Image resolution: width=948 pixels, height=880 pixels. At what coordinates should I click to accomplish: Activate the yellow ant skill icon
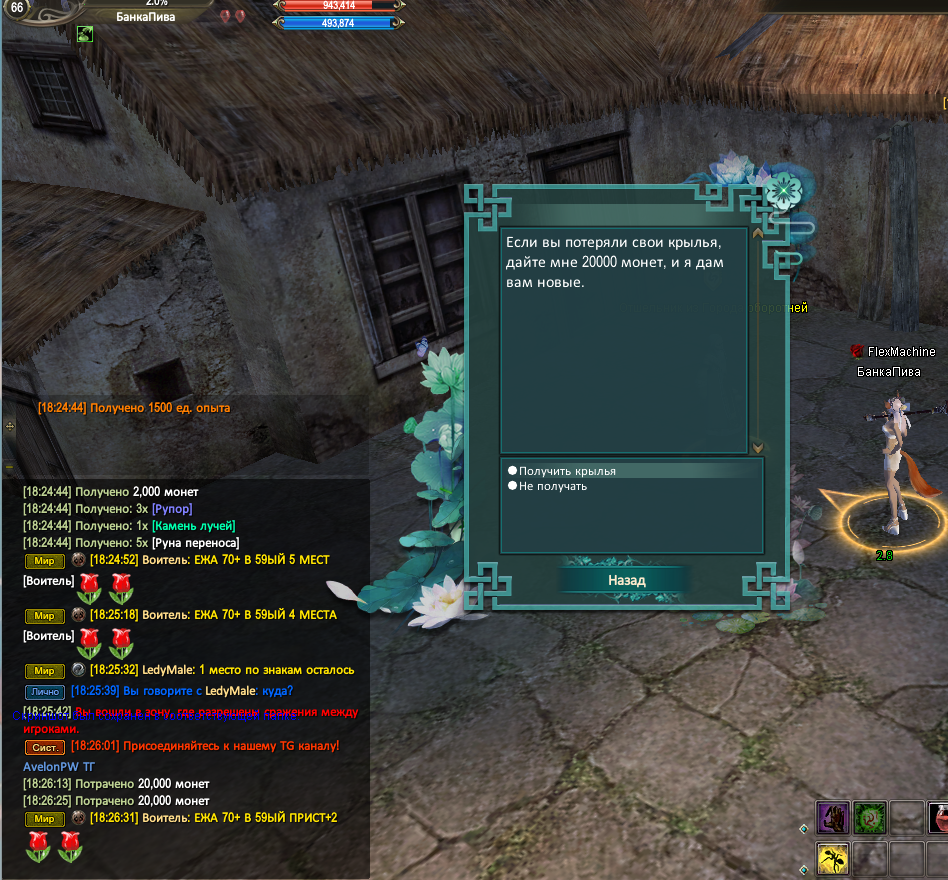[833, 859]
